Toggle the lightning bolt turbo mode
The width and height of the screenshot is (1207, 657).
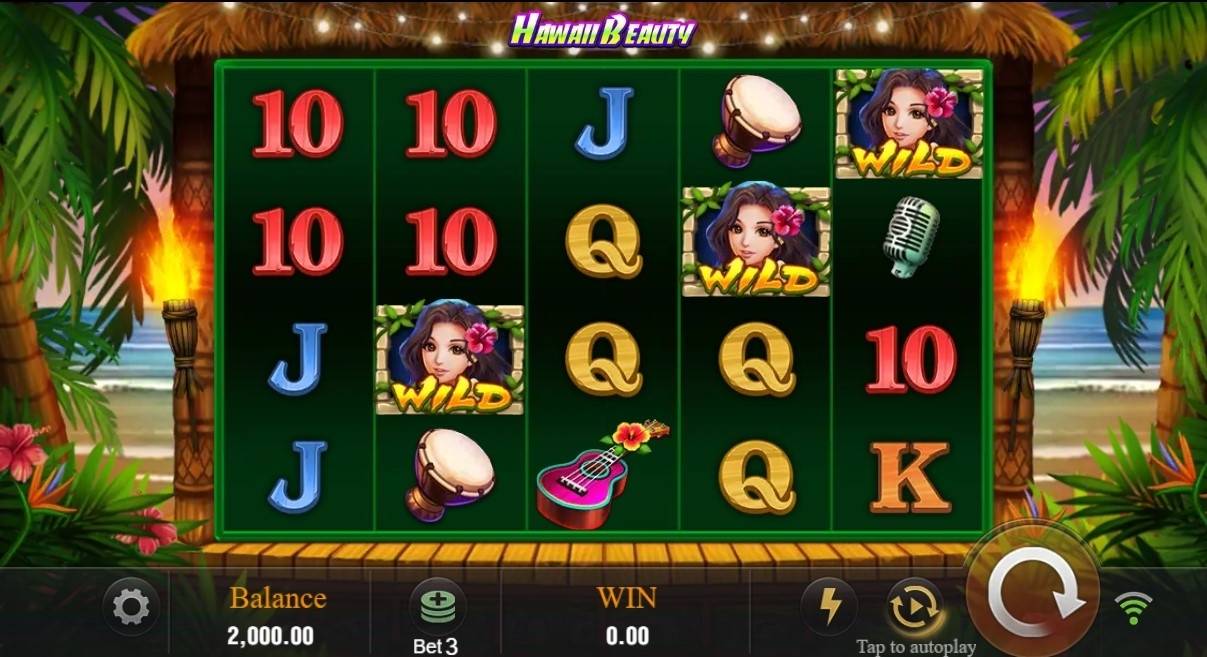coord(830,606)
